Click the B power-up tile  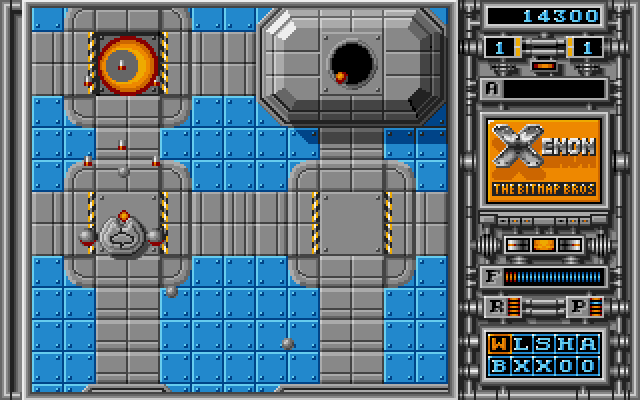click(x=501, y=365)
